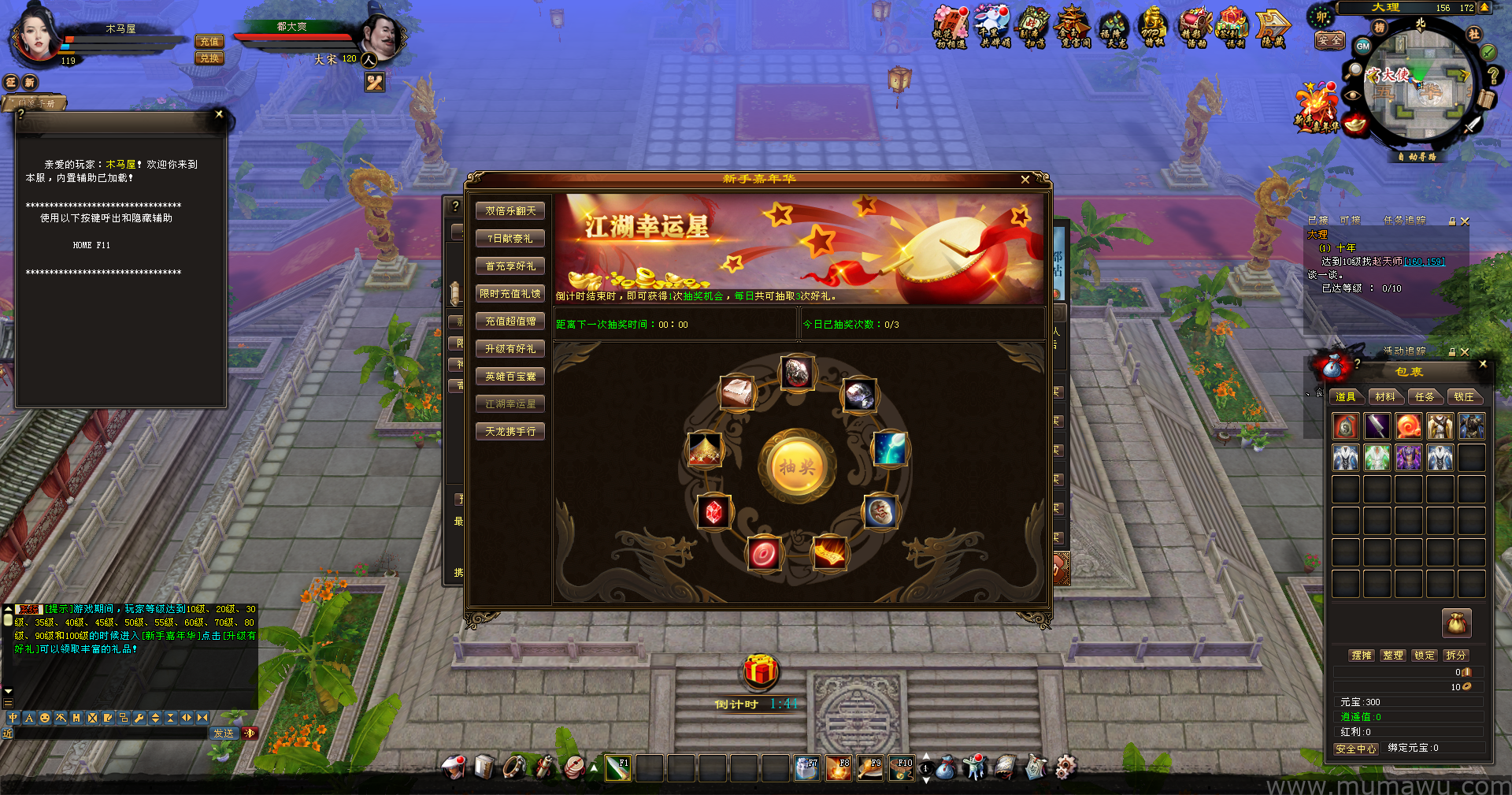The height and width of the screenshot is (795, 1512).
Task: Switch to the 材料 materials tab
Action: tap(1384, 397)
